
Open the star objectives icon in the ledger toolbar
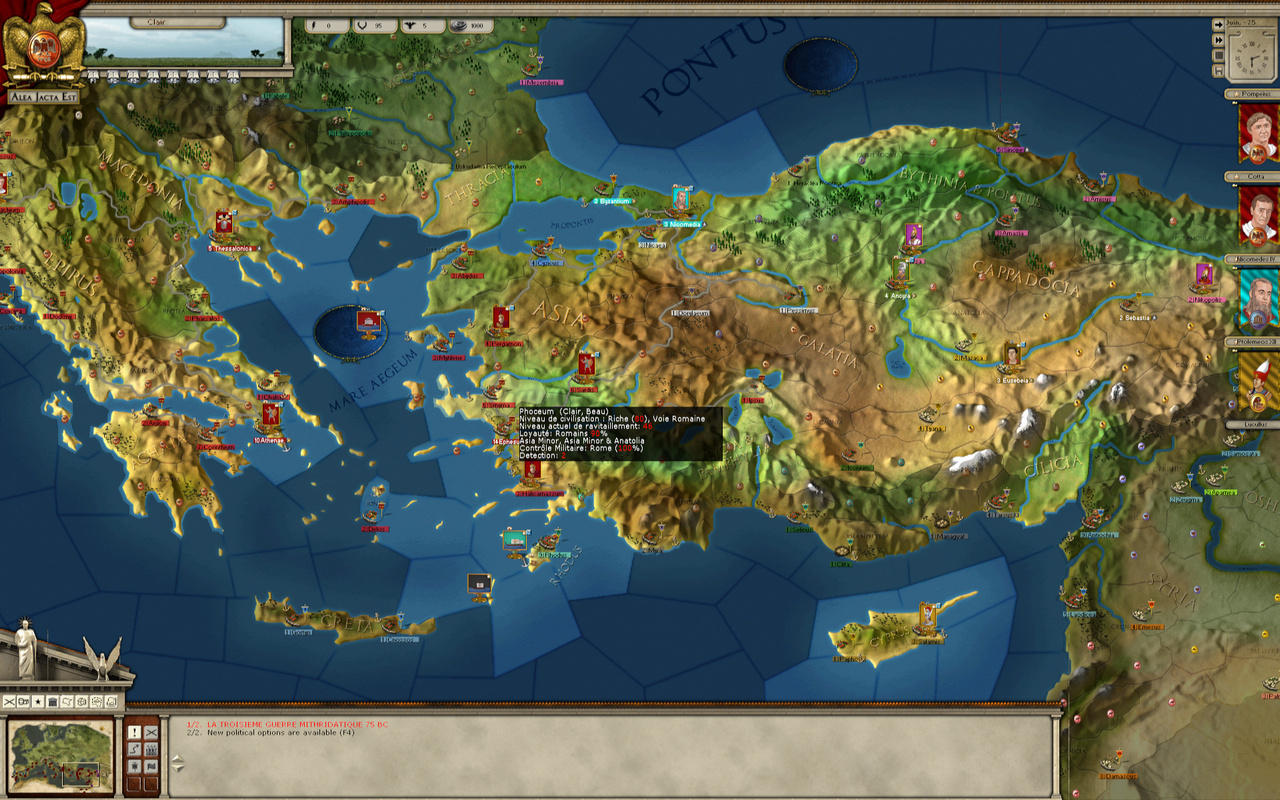coord(37,701)
